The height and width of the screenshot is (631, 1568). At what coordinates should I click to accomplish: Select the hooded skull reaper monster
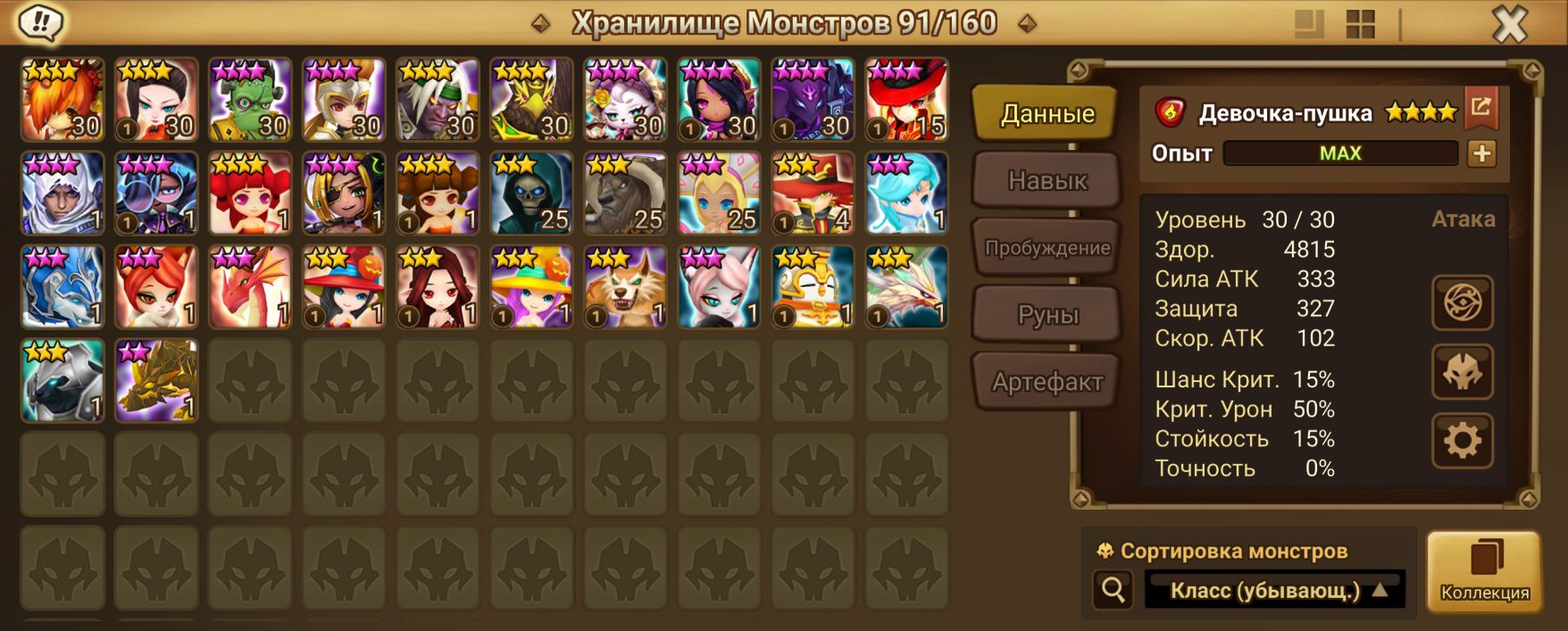pos(531,194)
